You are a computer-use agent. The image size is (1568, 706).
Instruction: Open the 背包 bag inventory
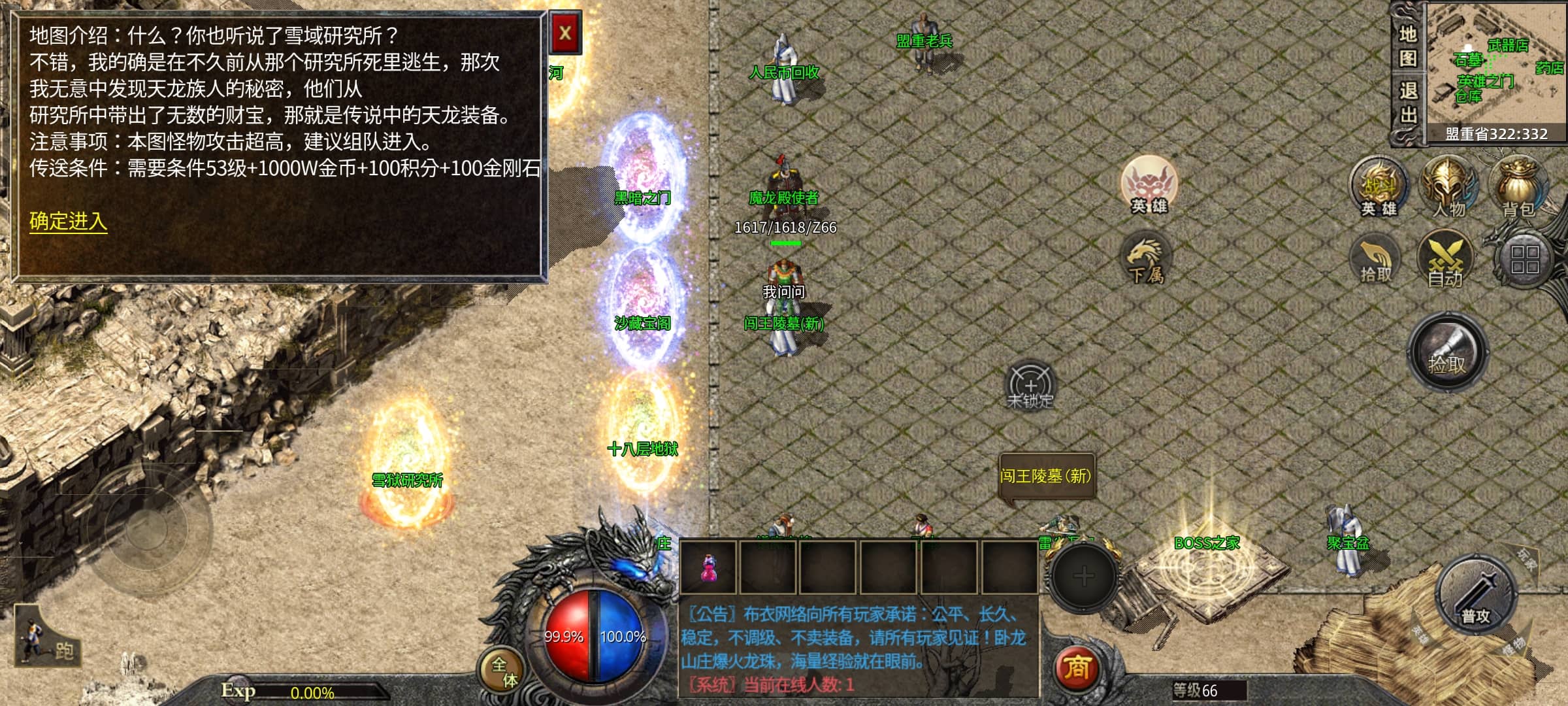[1518, 188]
